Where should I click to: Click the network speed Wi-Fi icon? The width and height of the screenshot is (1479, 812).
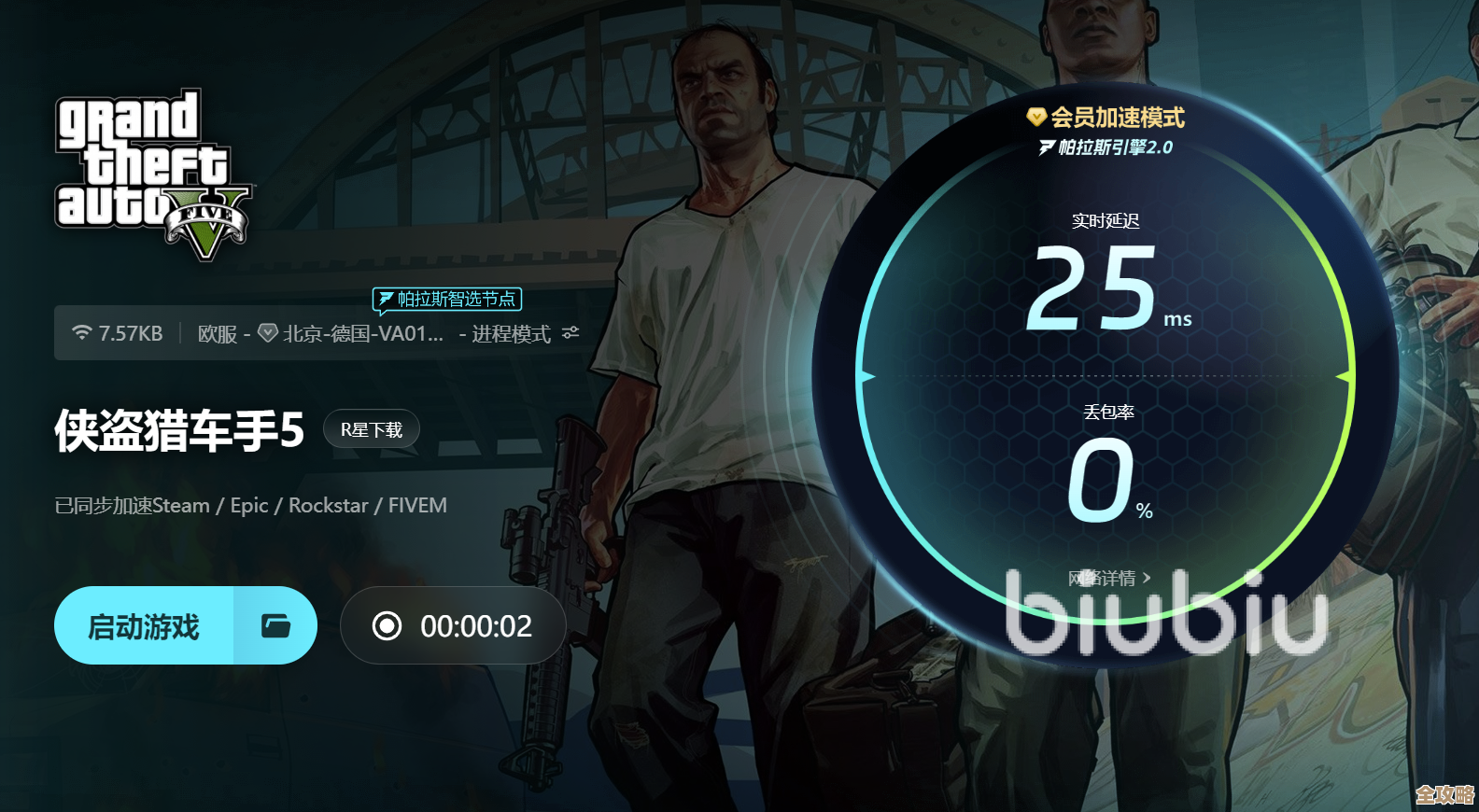click(x=81, y=332)
